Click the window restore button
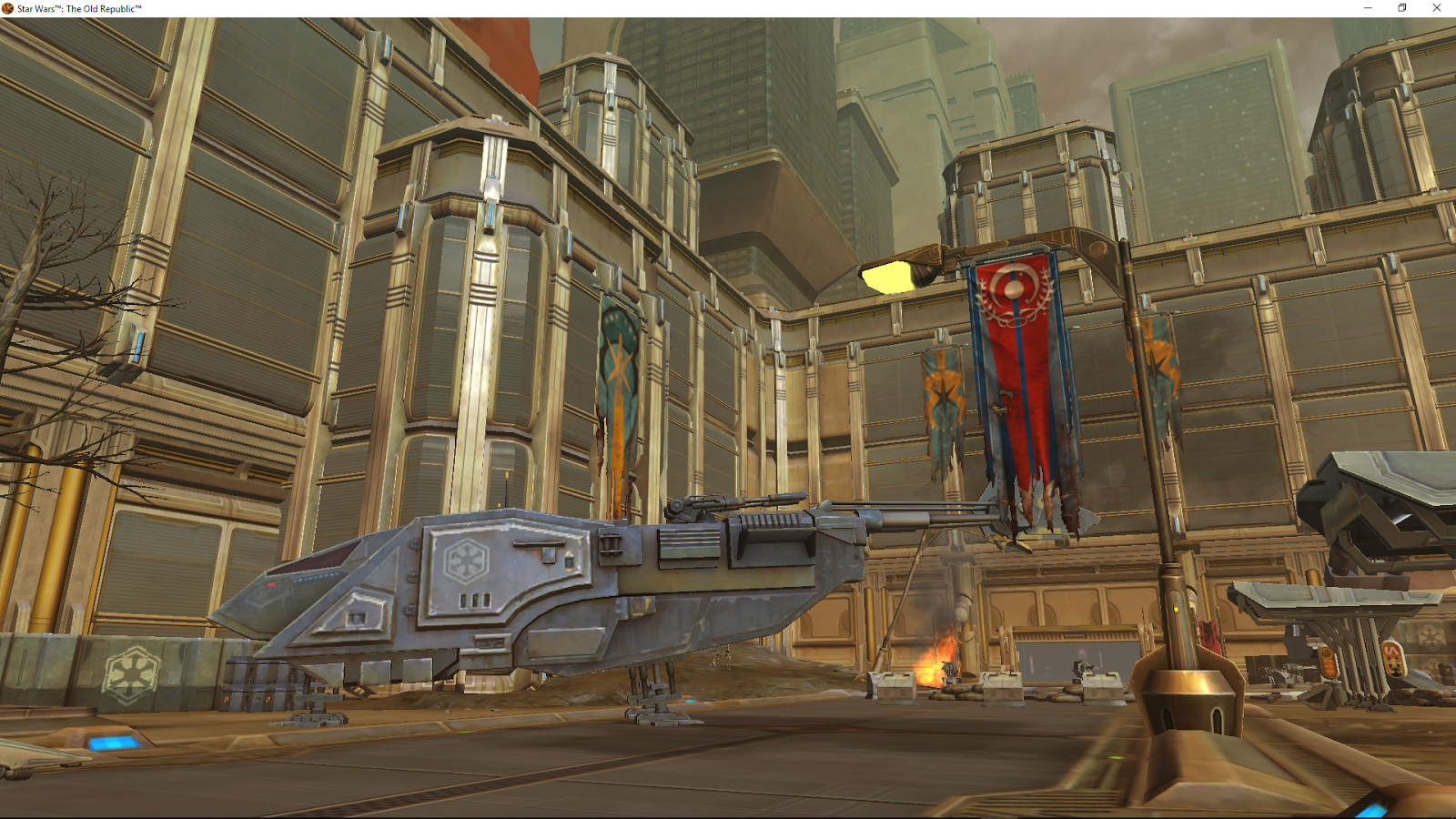This screenshot has width=1456, height=819. (1402, 7)
